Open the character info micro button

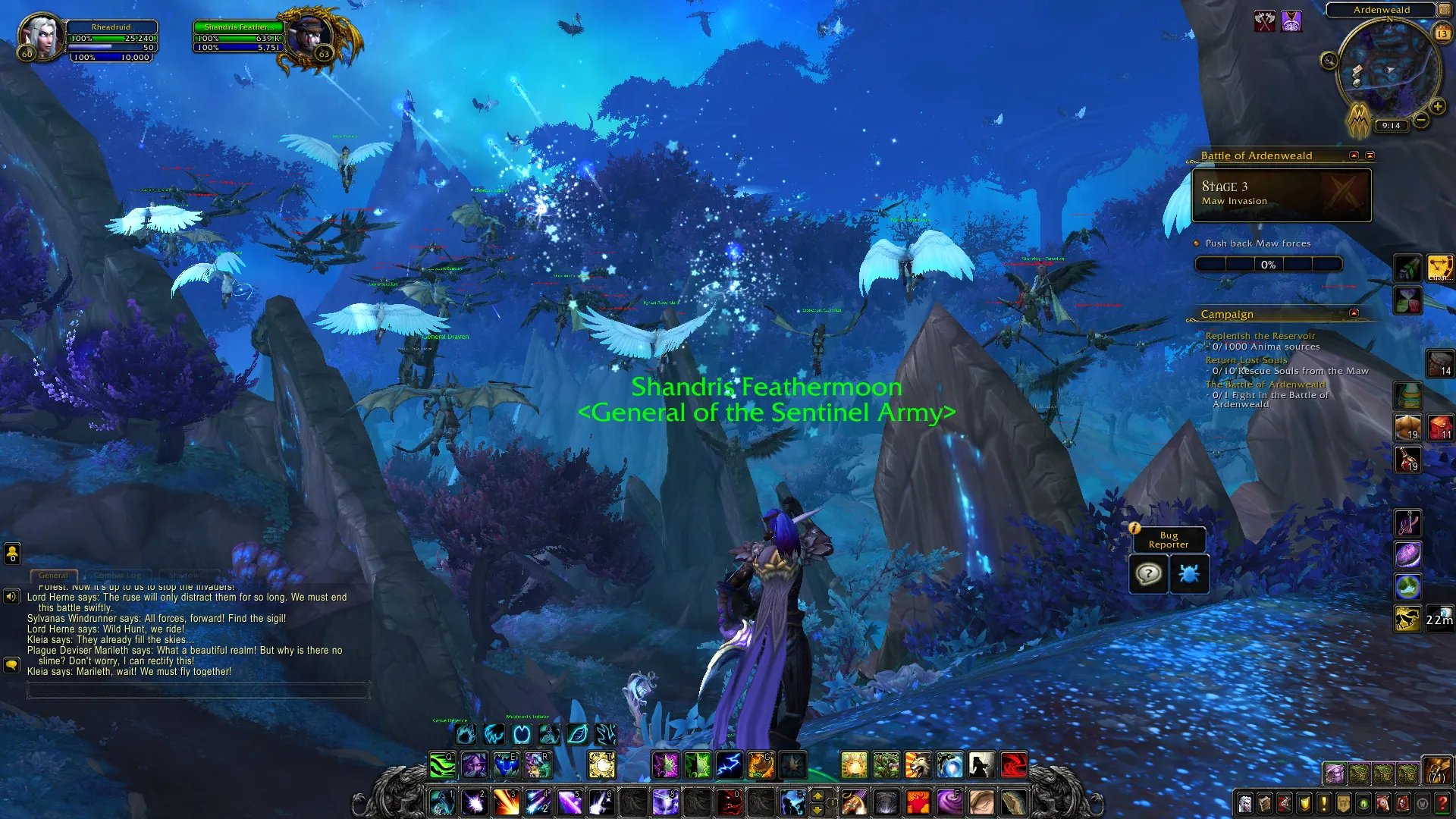click(x=1245, y=803)
